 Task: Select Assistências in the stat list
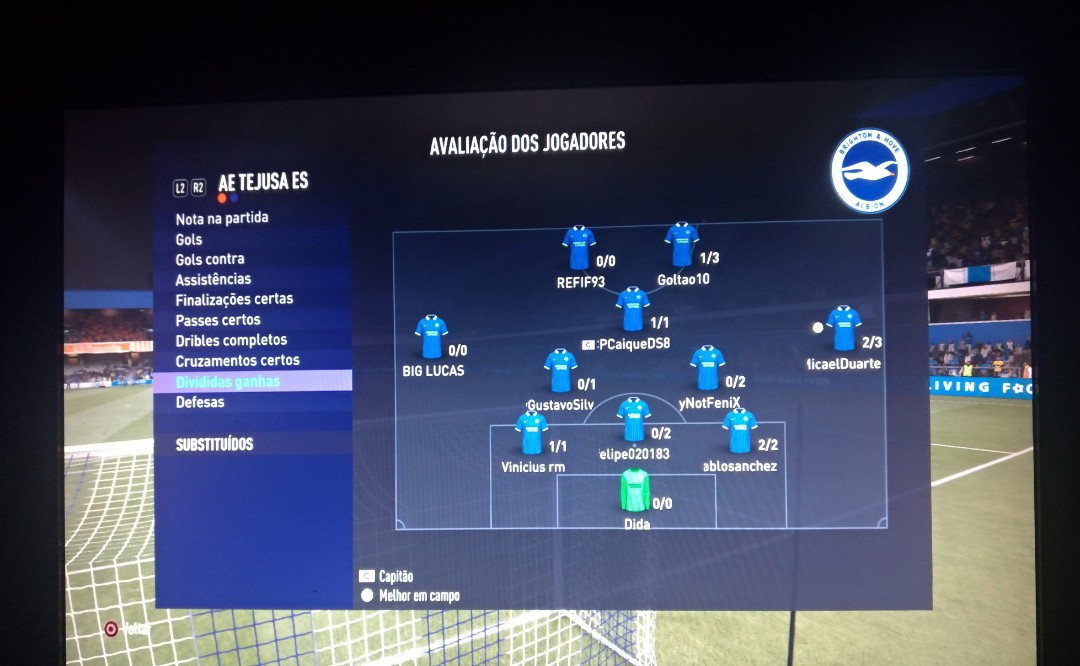(x=213, y=279)
